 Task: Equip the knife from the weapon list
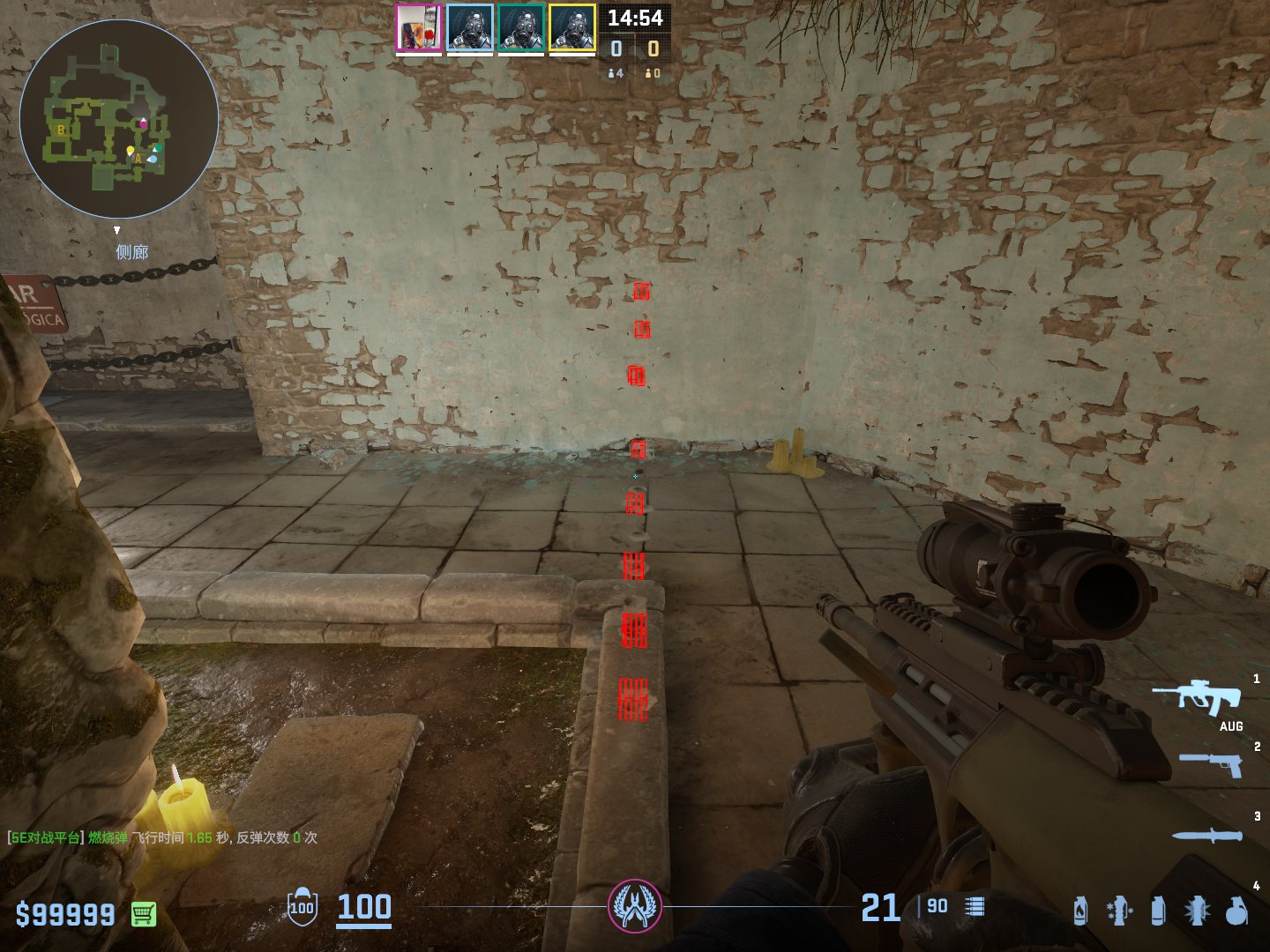tap(1207, 835)
